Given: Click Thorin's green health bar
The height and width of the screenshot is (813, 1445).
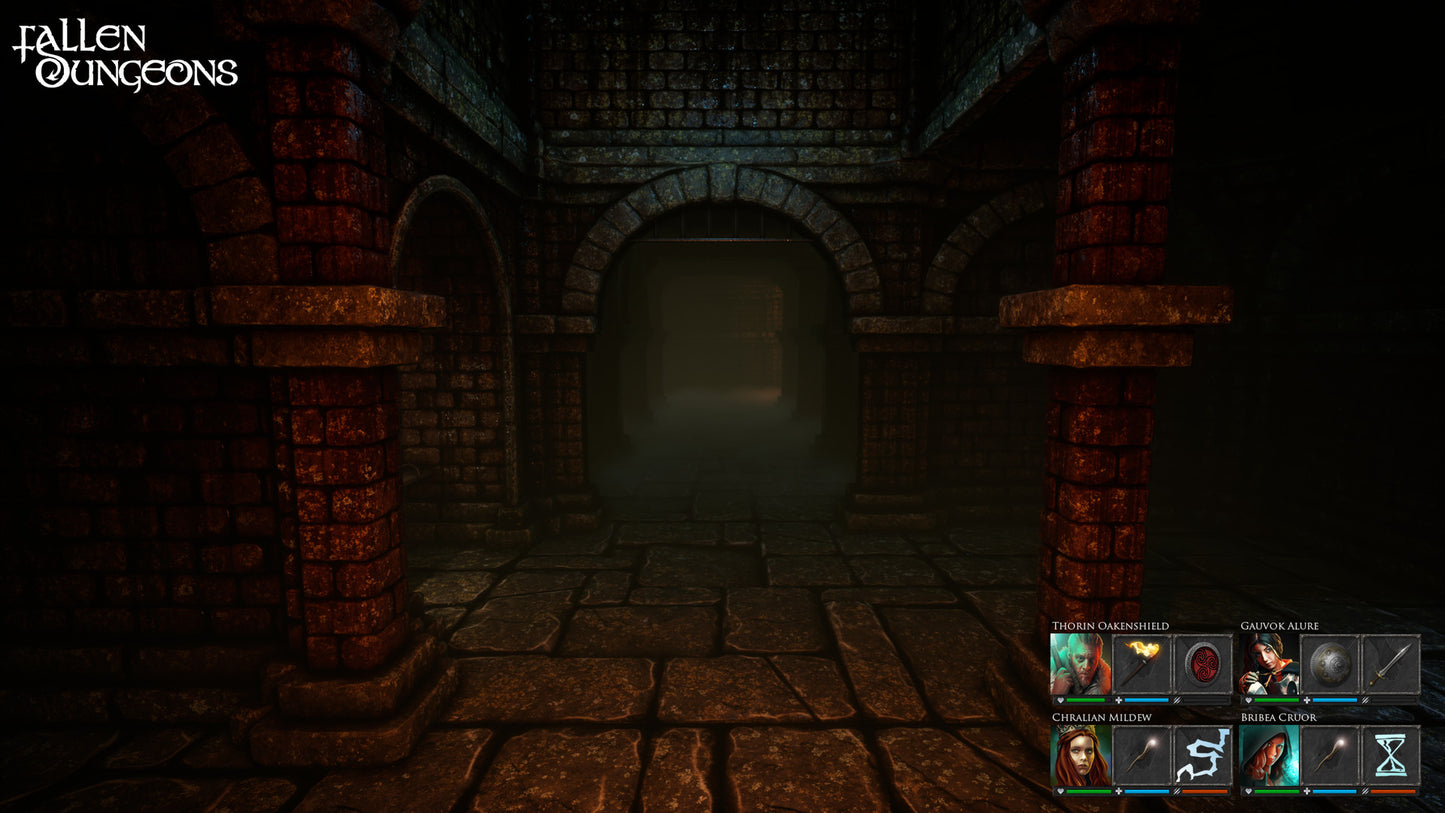Looking at the screenshot, I should pos(1085,700).
